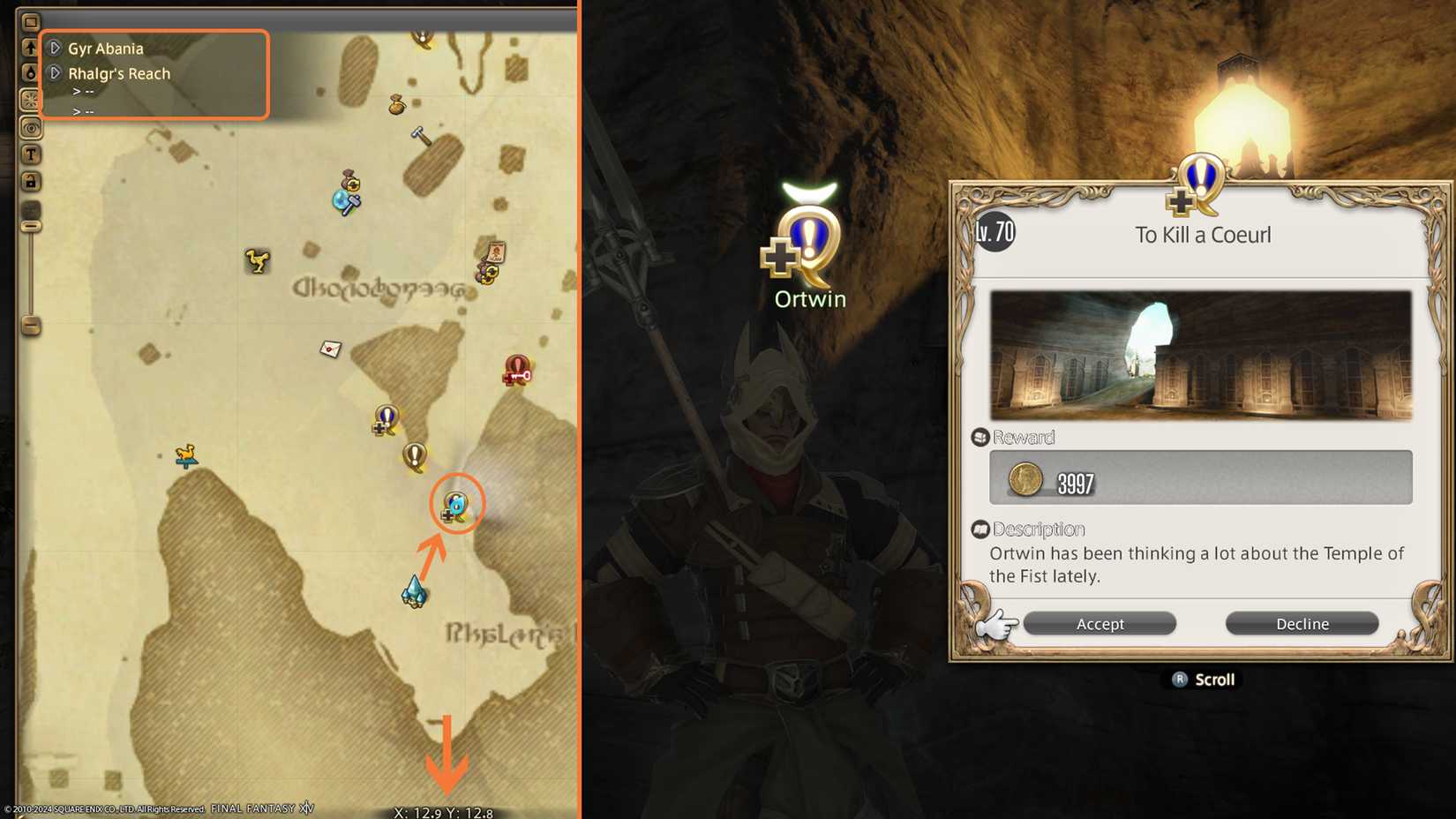Select the circled blue quest marker on the map
The width and height of the screenshot is (1456, 819).
point(457,503)
